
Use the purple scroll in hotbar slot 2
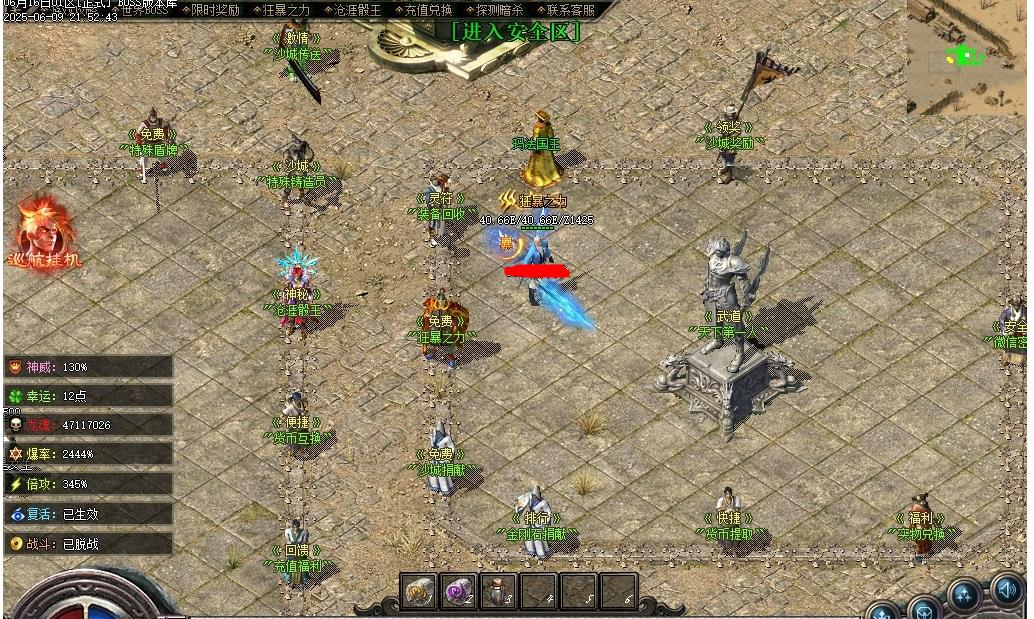[x=459, y=591]
